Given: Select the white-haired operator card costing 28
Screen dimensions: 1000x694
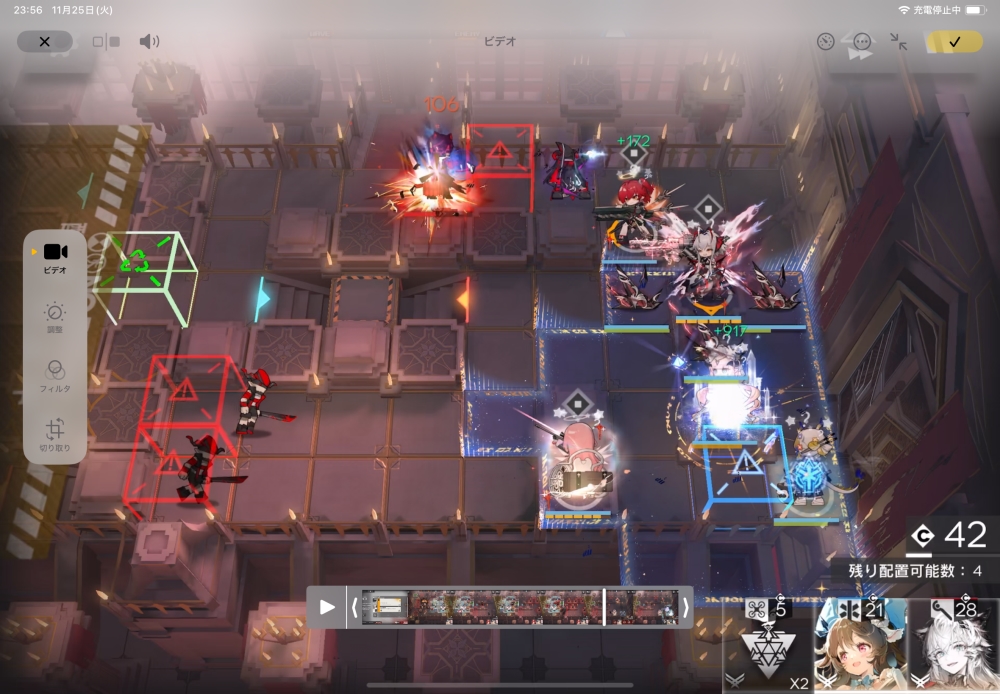Looking at the screenshot, I should (953, 648).
